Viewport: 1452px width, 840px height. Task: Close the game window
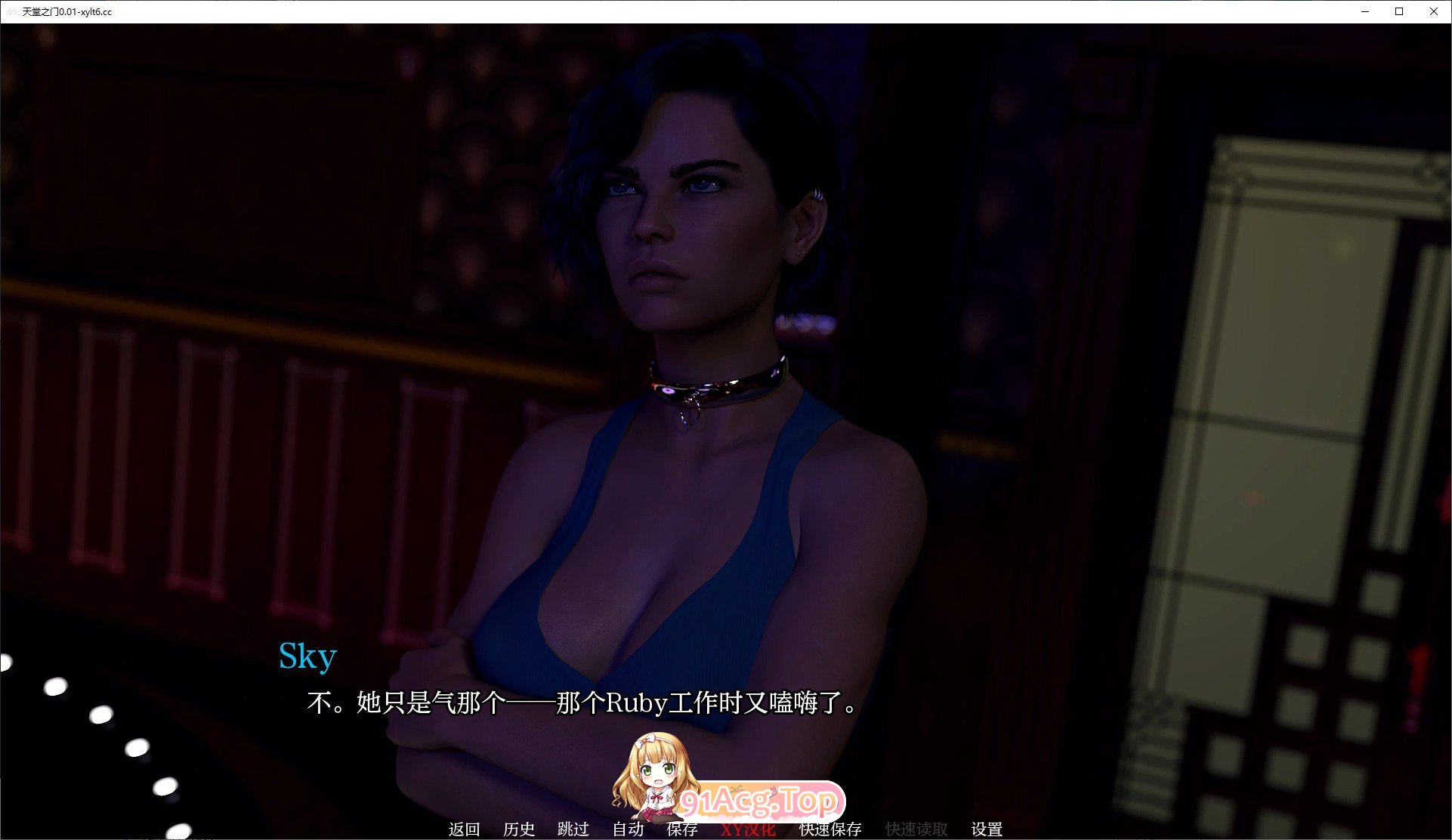[x=1433, y=11]
